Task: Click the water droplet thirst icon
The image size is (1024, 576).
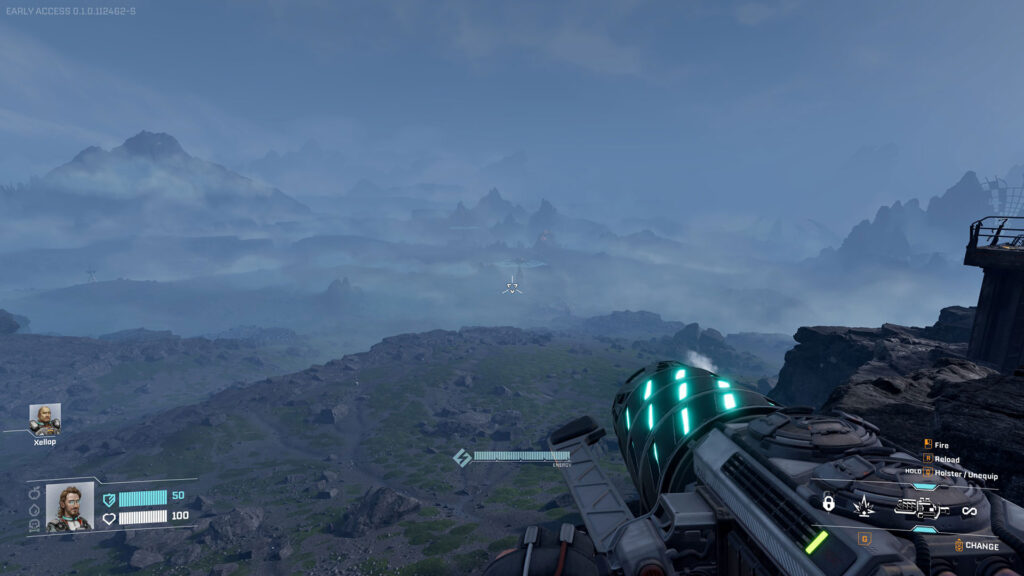Action: (33, 508)
